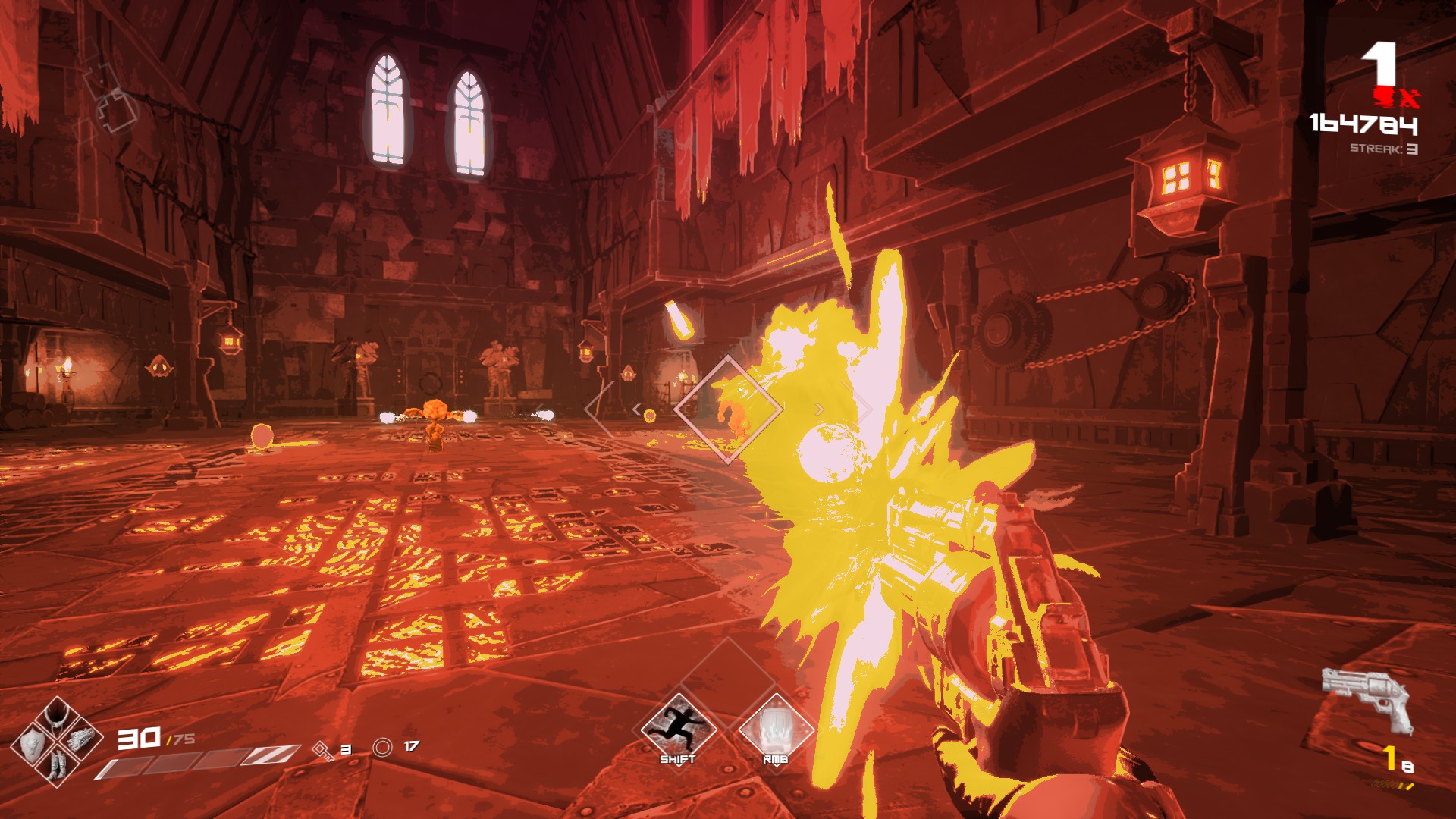Click the coin currency icon

tap(383, 748)
